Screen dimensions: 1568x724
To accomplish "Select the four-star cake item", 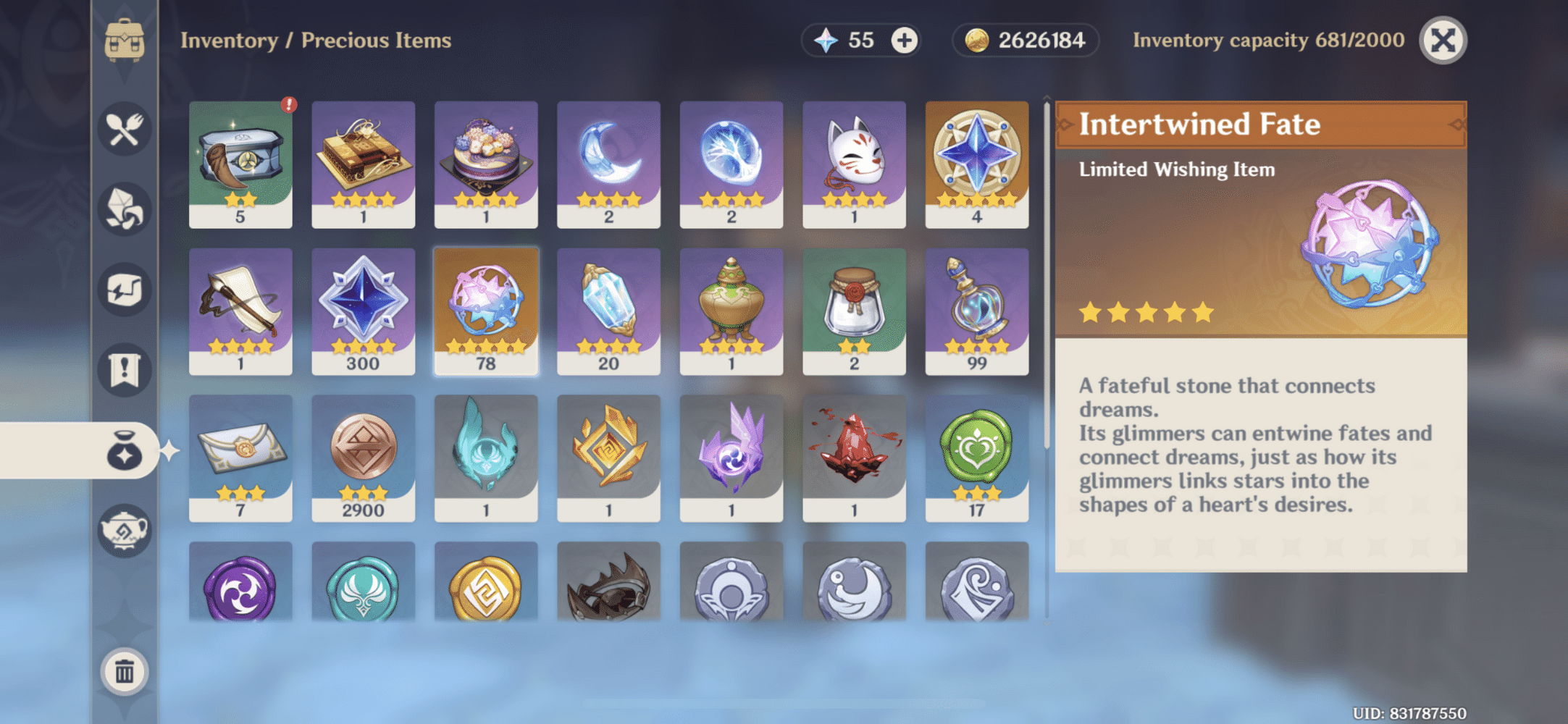I will 486,163.
